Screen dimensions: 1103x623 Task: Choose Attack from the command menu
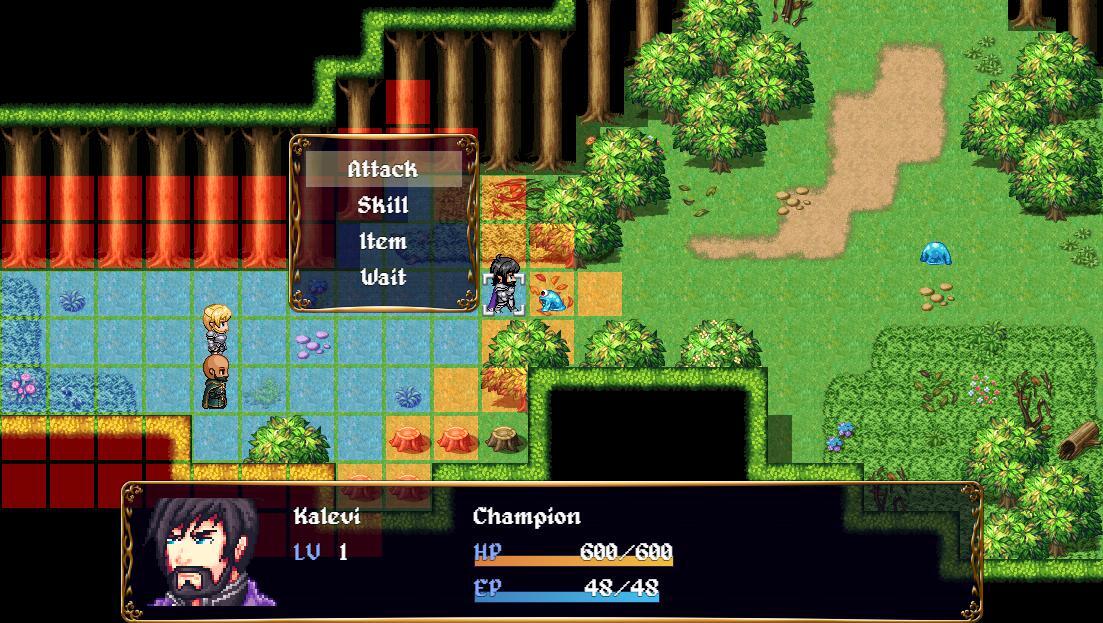tap(383, 169)
